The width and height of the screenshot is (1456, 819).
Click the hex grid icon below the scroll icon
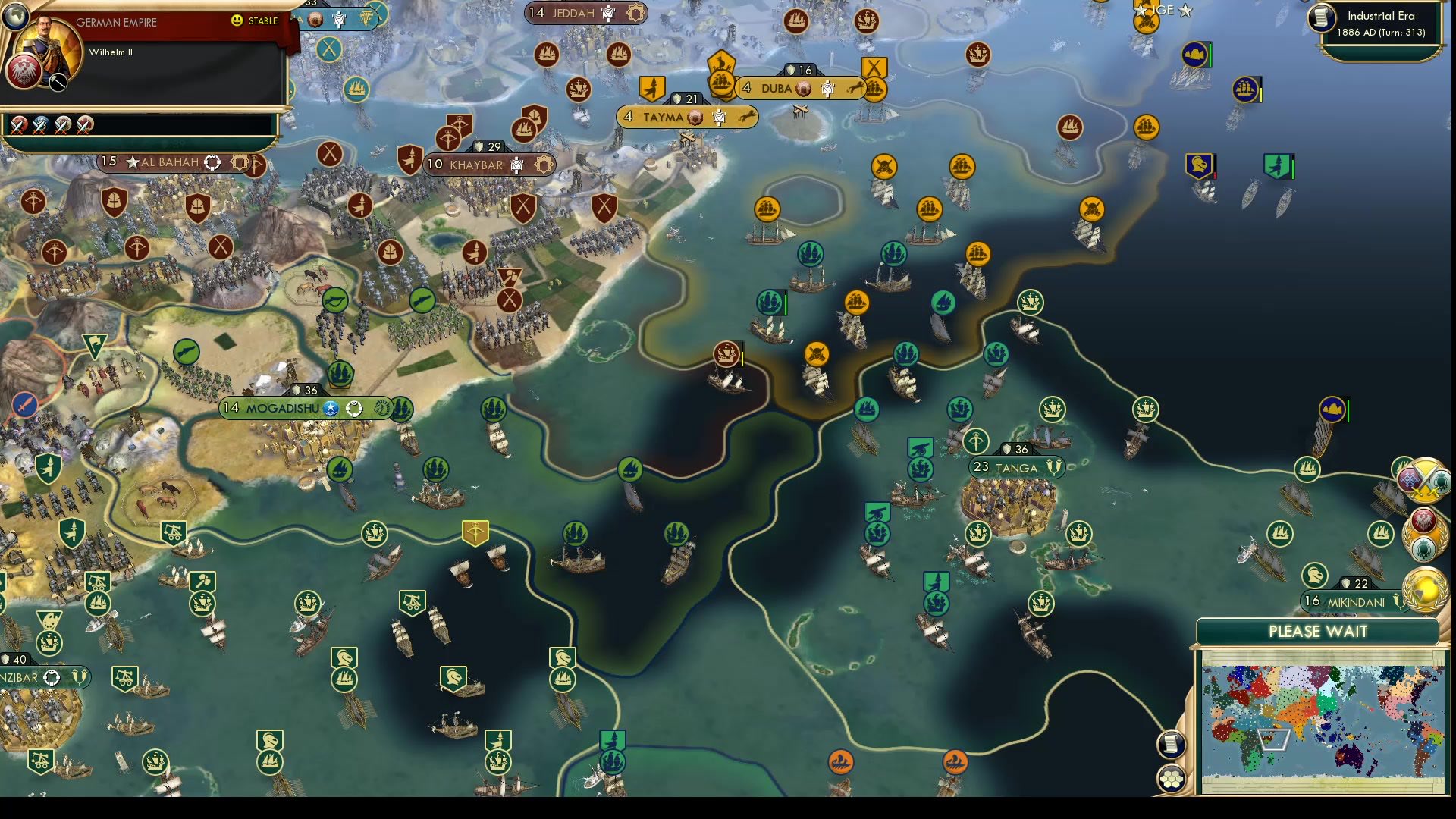tap(1171, 778)
